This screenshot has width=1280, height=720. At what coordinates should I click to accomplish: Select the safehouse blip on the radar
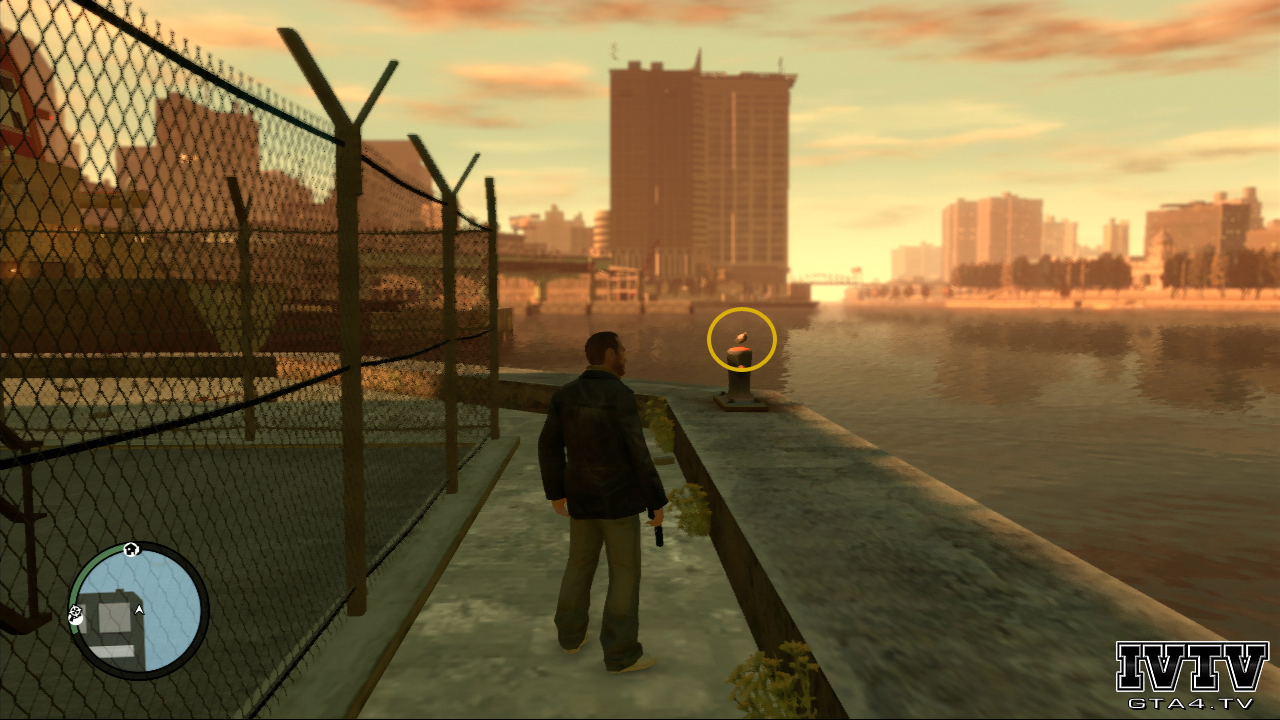(131, 549)
